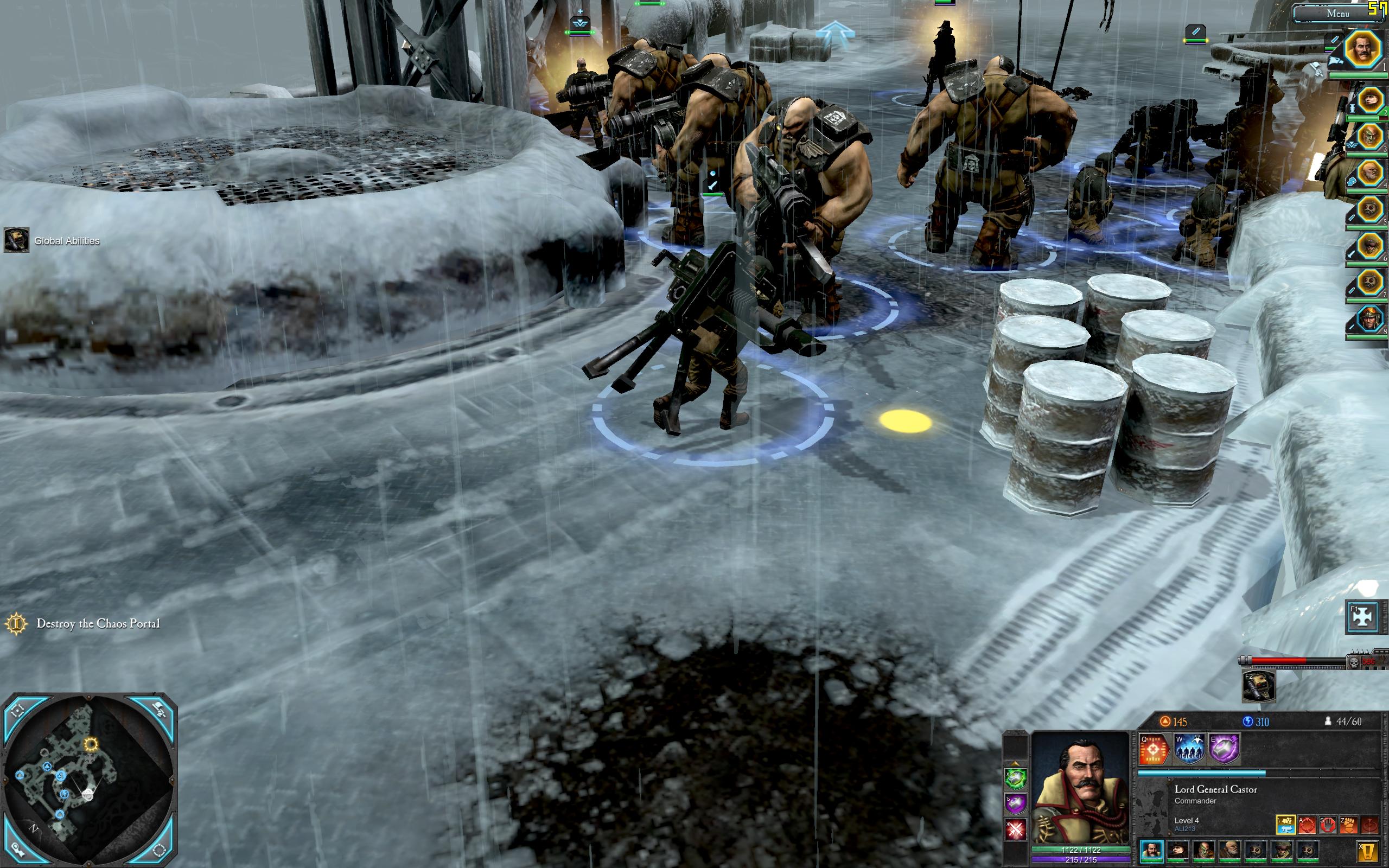
Task: Open the game Menu
Action: pyautogui.click(x=1337, y=13)
